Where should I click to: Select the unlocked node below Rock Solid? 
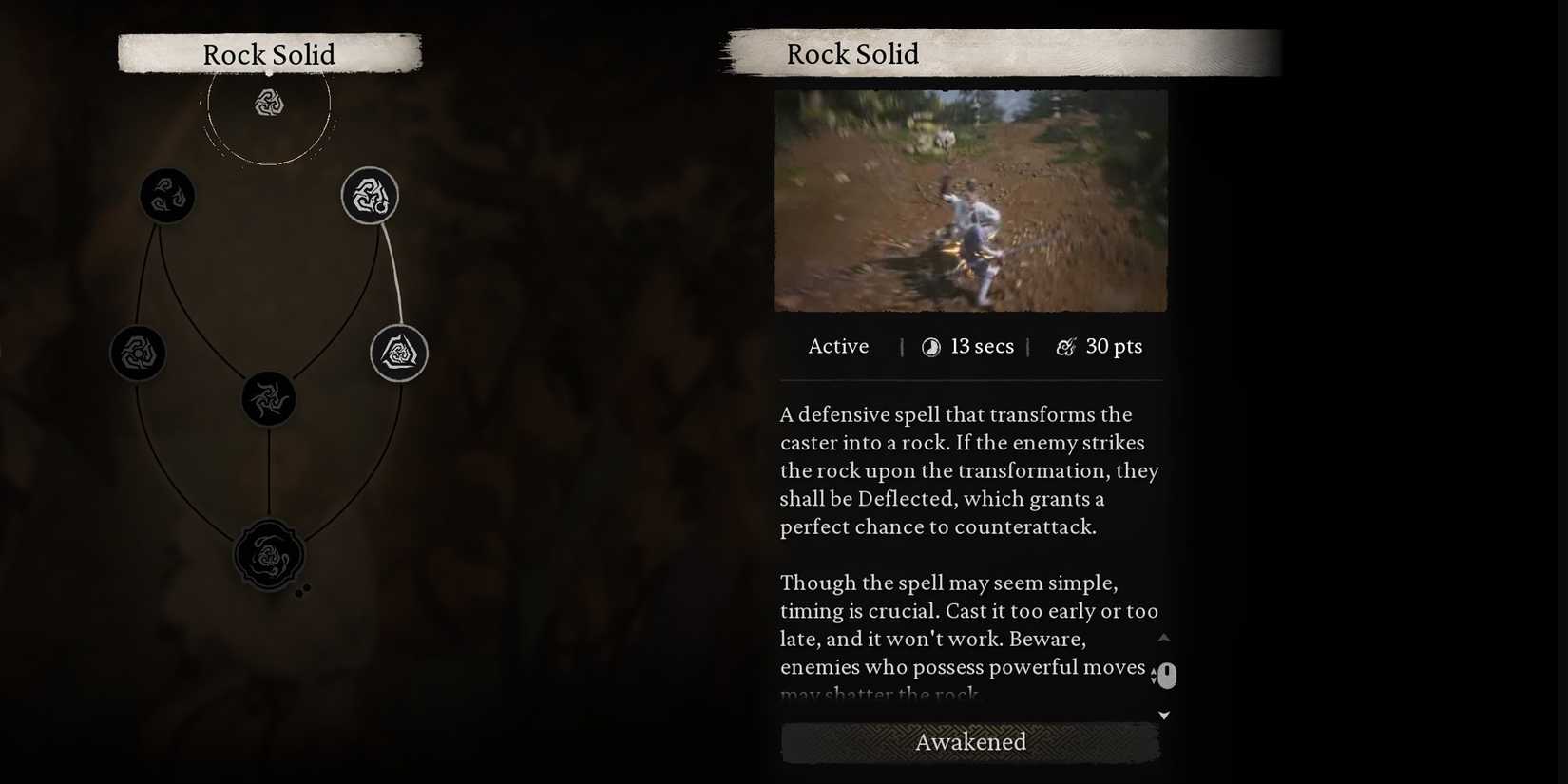tap(398, 352)
